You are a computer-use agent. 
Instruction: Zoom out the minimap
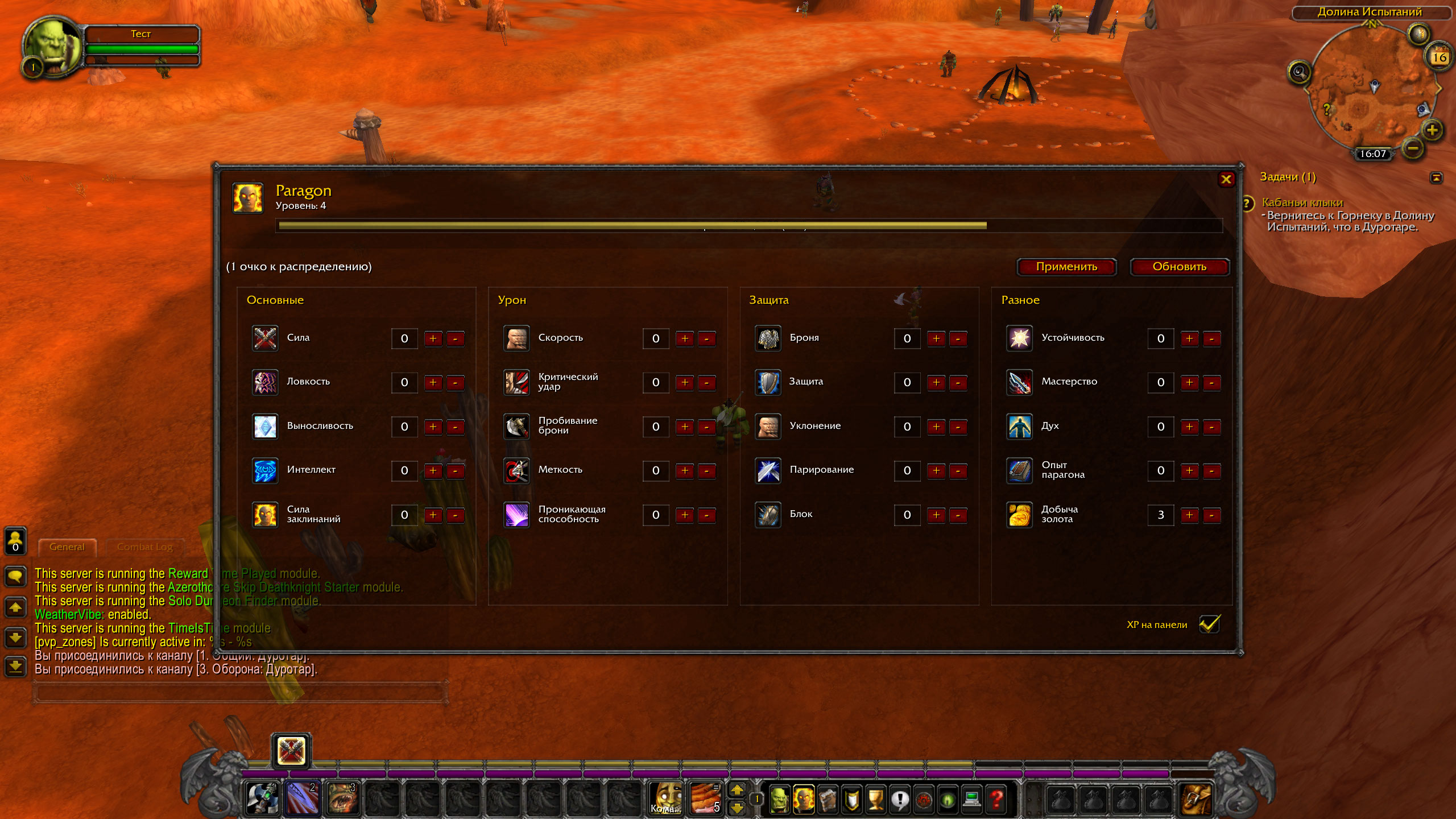point(1413,149)
